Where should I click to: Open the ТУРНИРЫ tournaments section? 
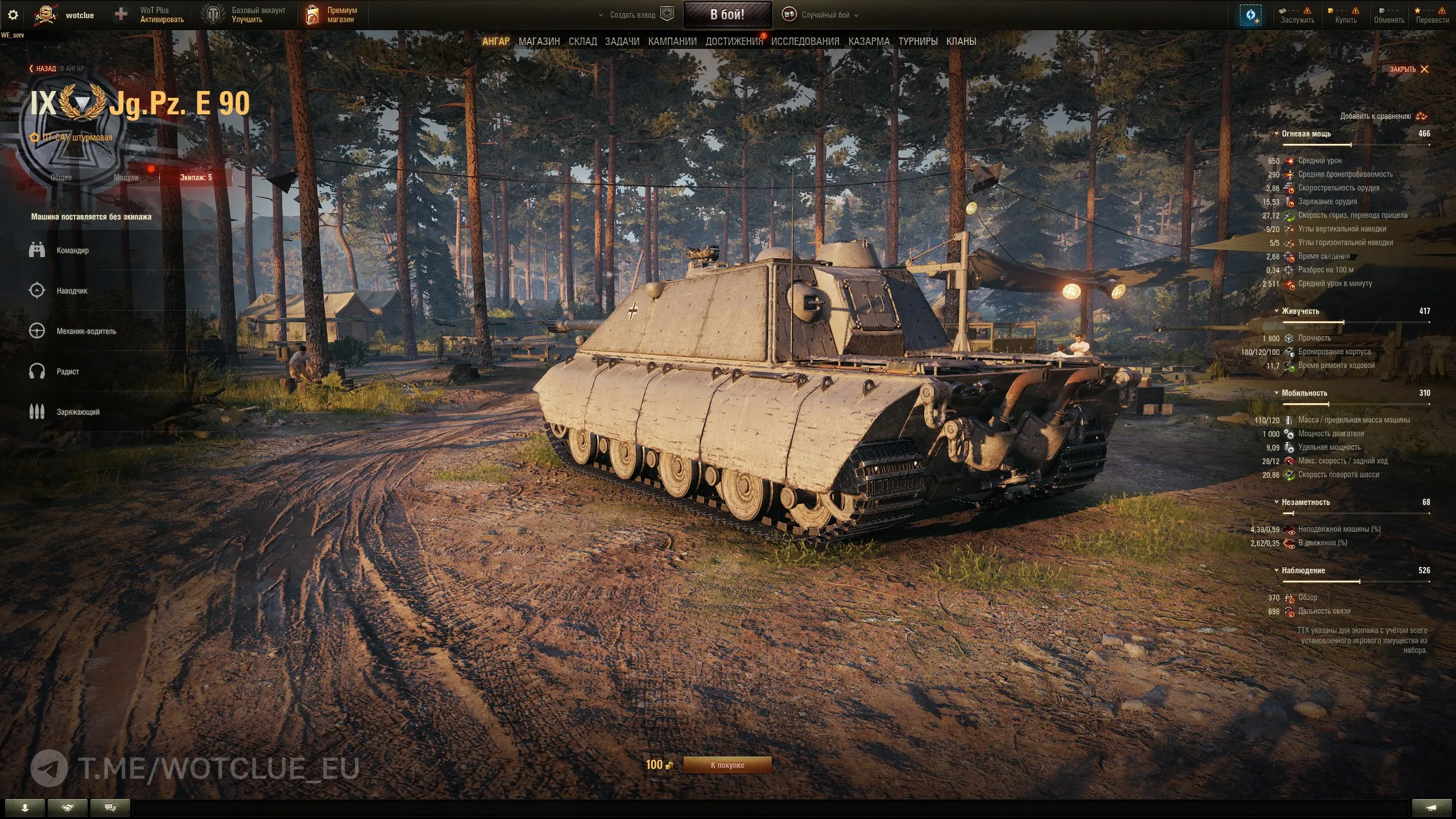click(917, 42)
